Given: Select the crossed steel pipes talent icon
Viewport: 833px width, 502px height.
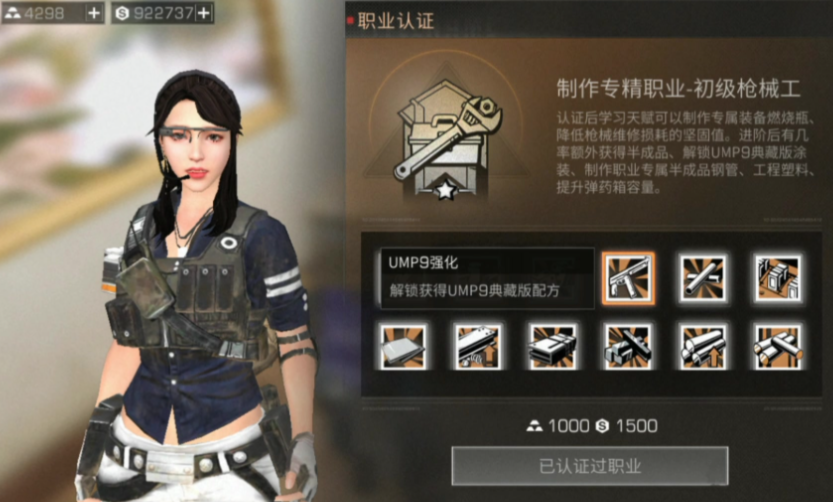Looking at the screenshot, I should 703,277.
